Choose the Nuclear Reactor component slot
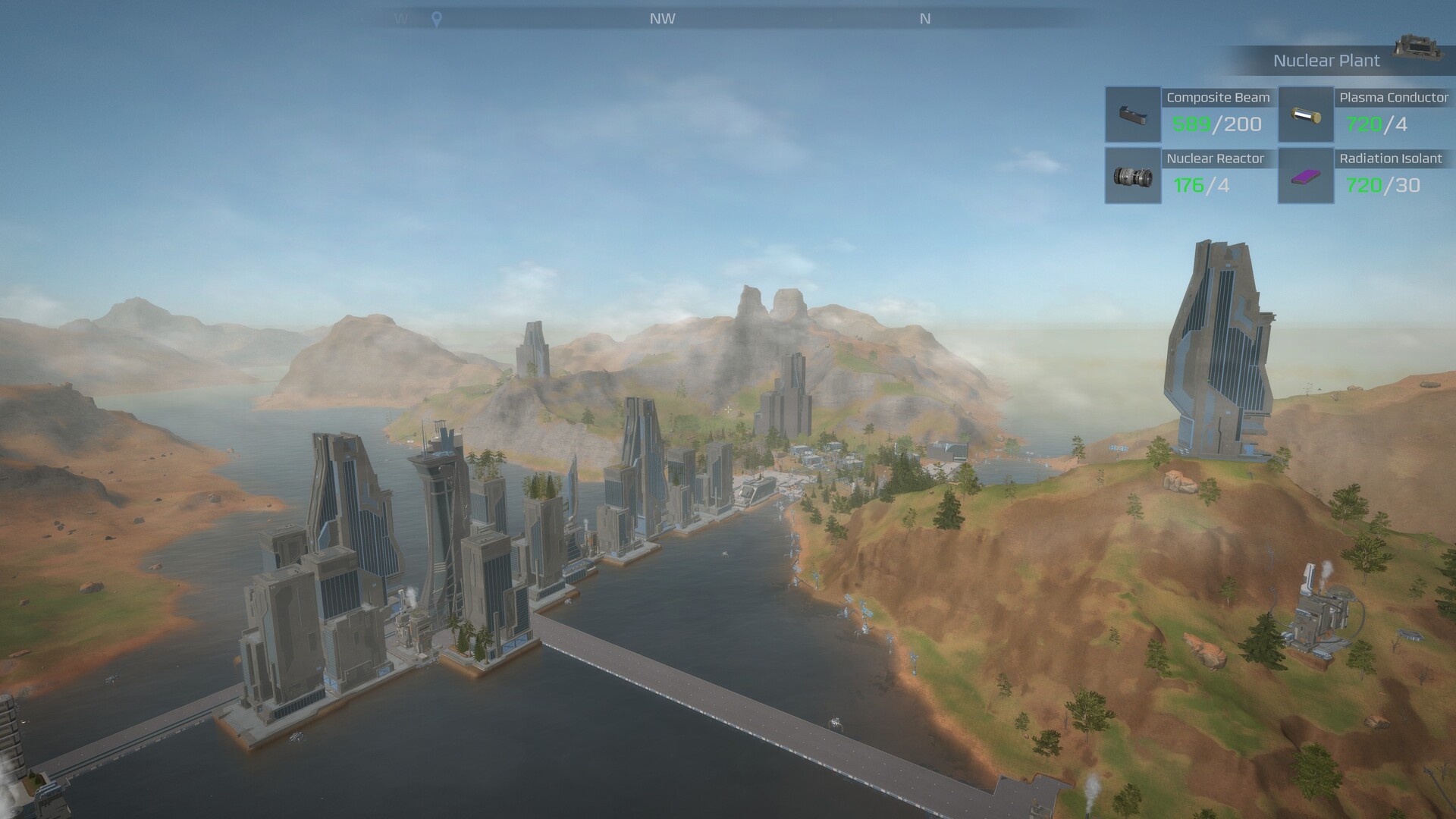The width and height of the screenshot is (1456, 819). tap(1133, 177)
